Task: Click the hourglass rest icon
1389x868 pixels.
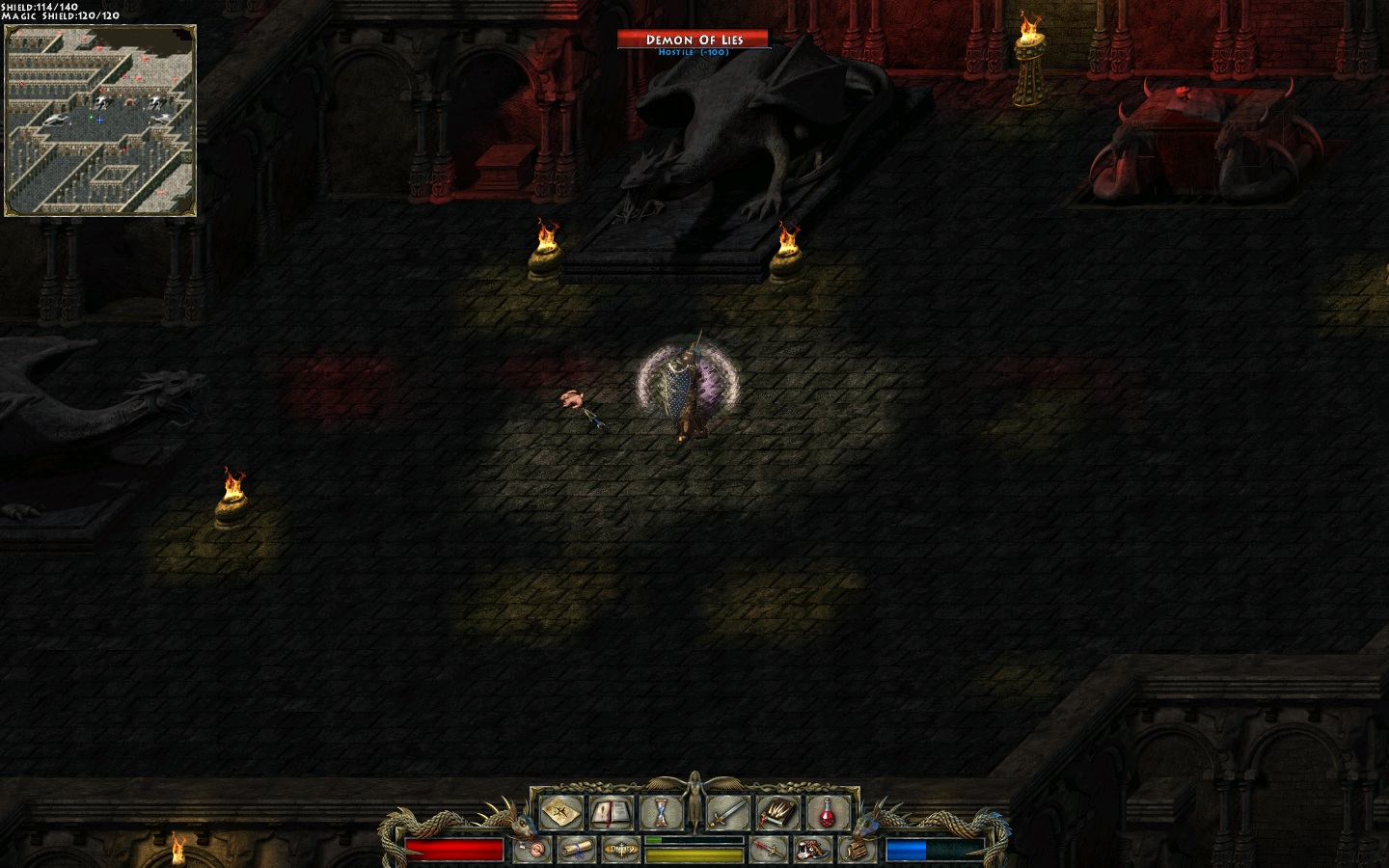Action: (x=660, y=813)
